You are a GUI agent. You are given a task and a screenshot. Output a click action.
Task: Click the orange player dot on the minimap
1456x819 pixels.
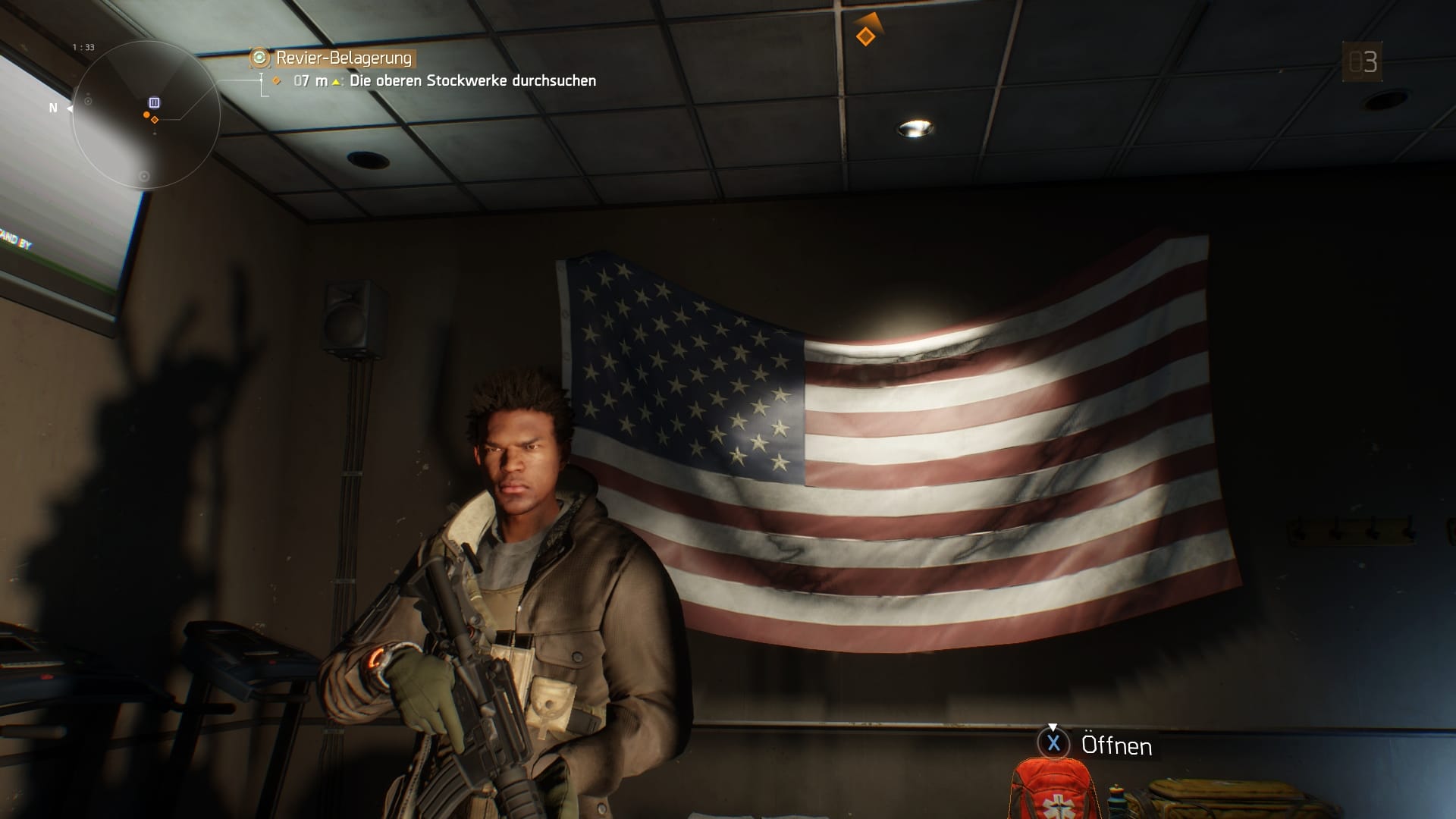tap(146, 115)
